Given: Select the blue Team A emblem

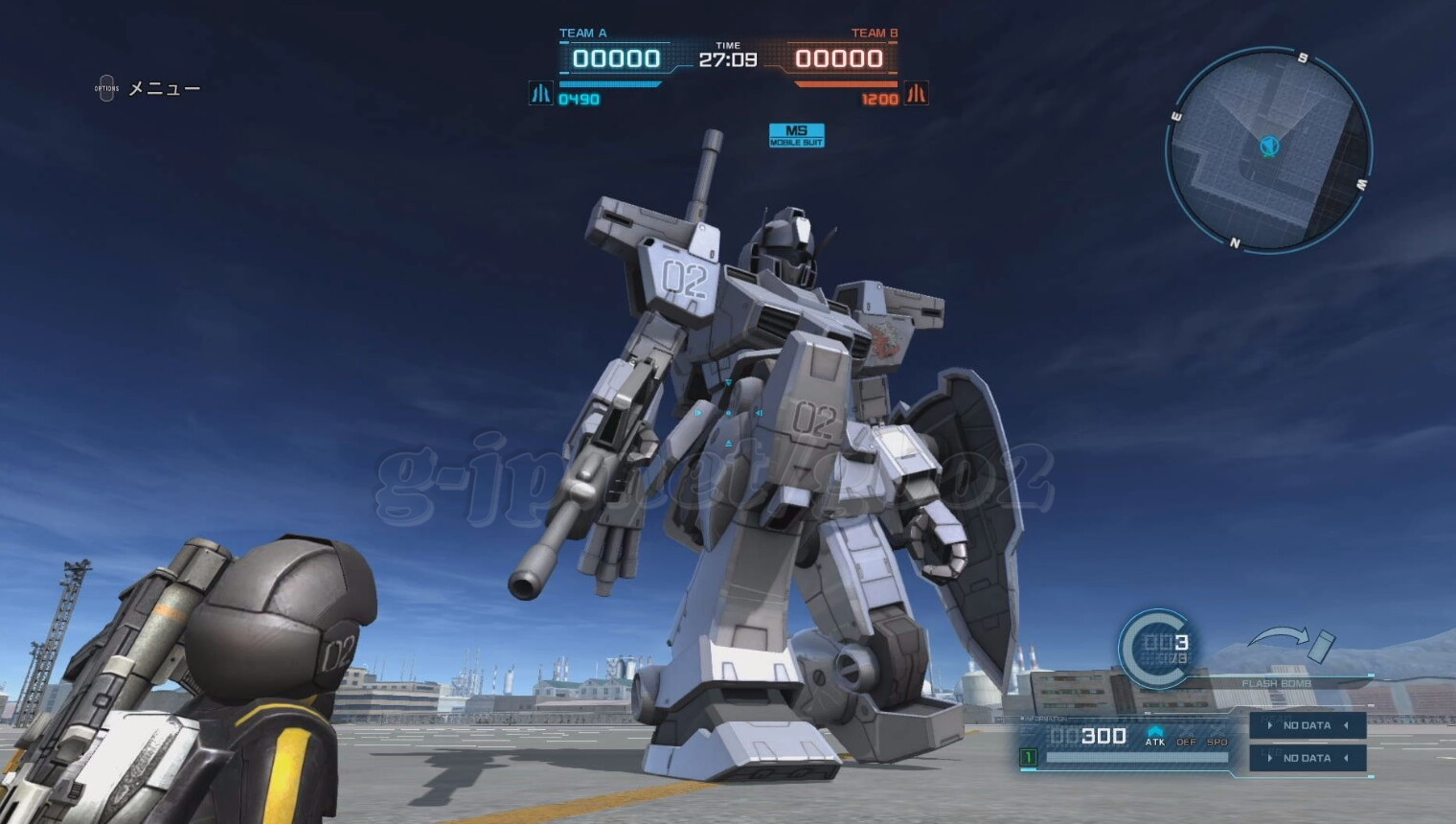Looking at the screenshot, I should coord(541,94).
